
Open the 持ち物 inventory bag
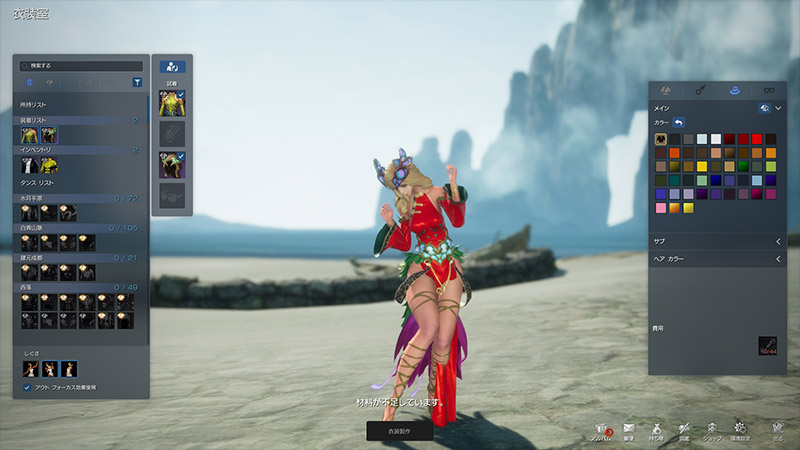(x=657, y=429)
